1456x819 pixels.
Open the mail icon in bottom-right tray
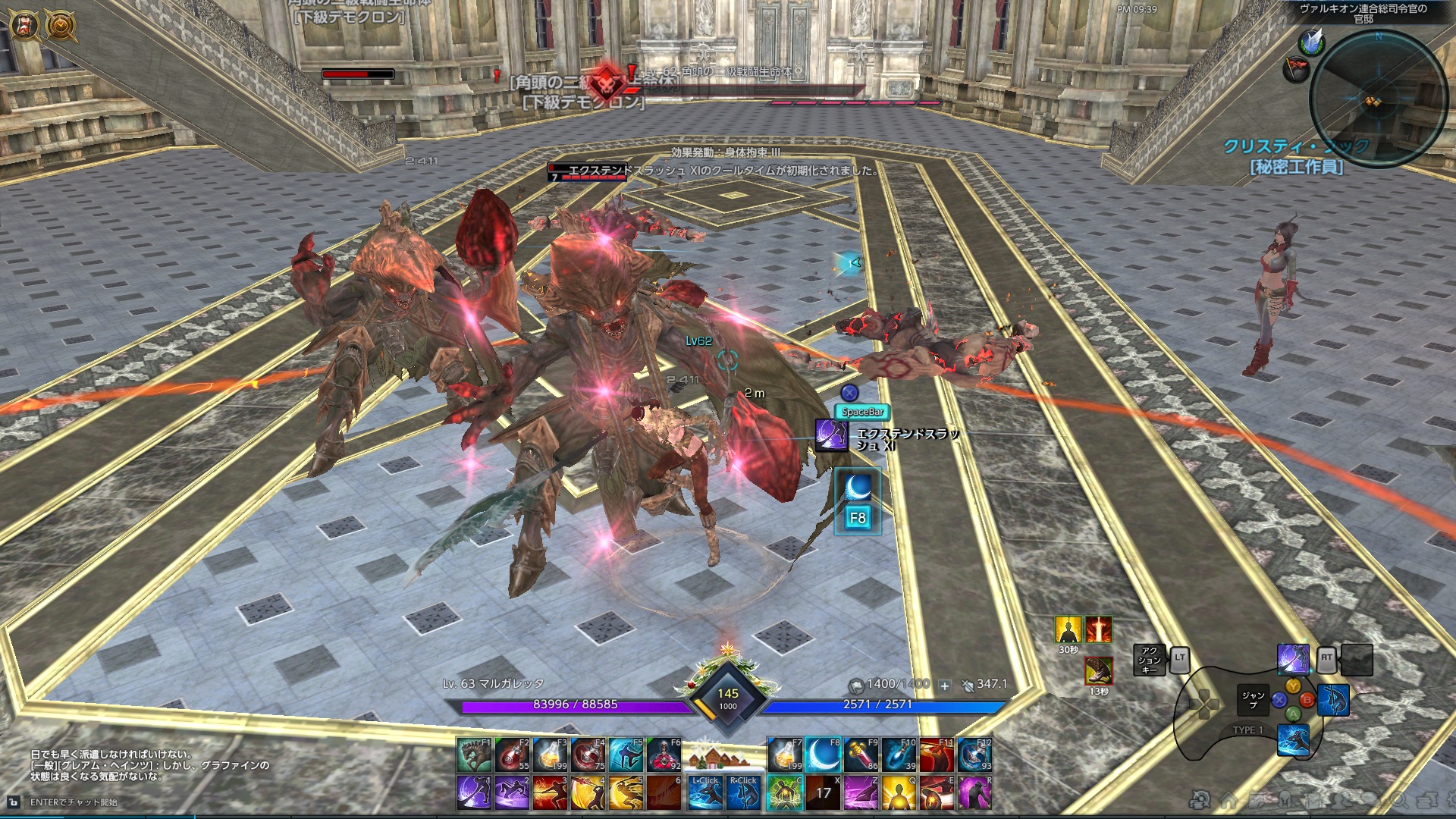1315,800
